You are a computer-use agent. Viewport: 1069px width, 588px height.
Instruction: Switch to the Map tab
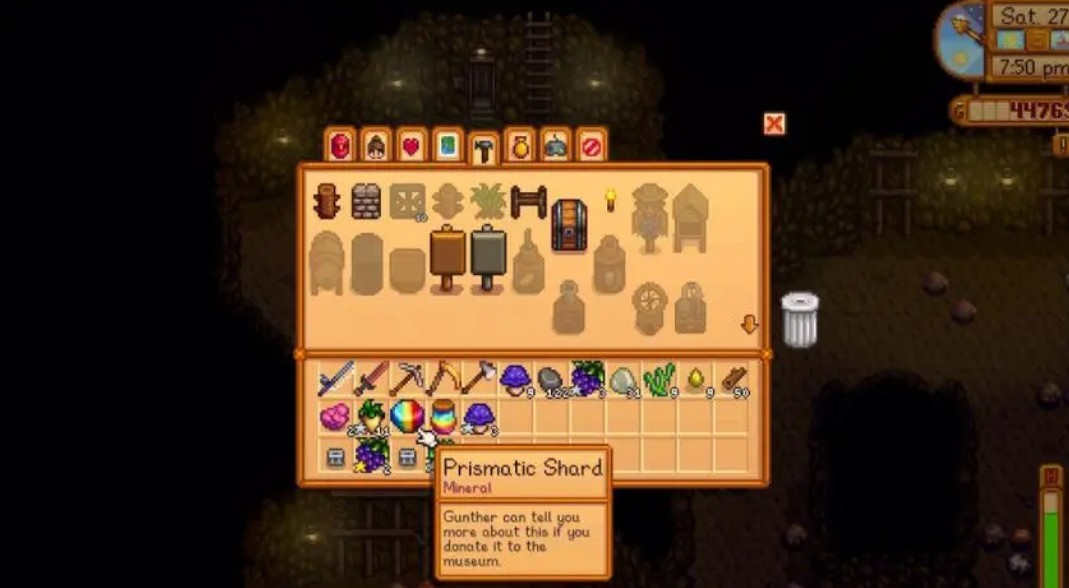pyautogui.click(x=447, y=146)
